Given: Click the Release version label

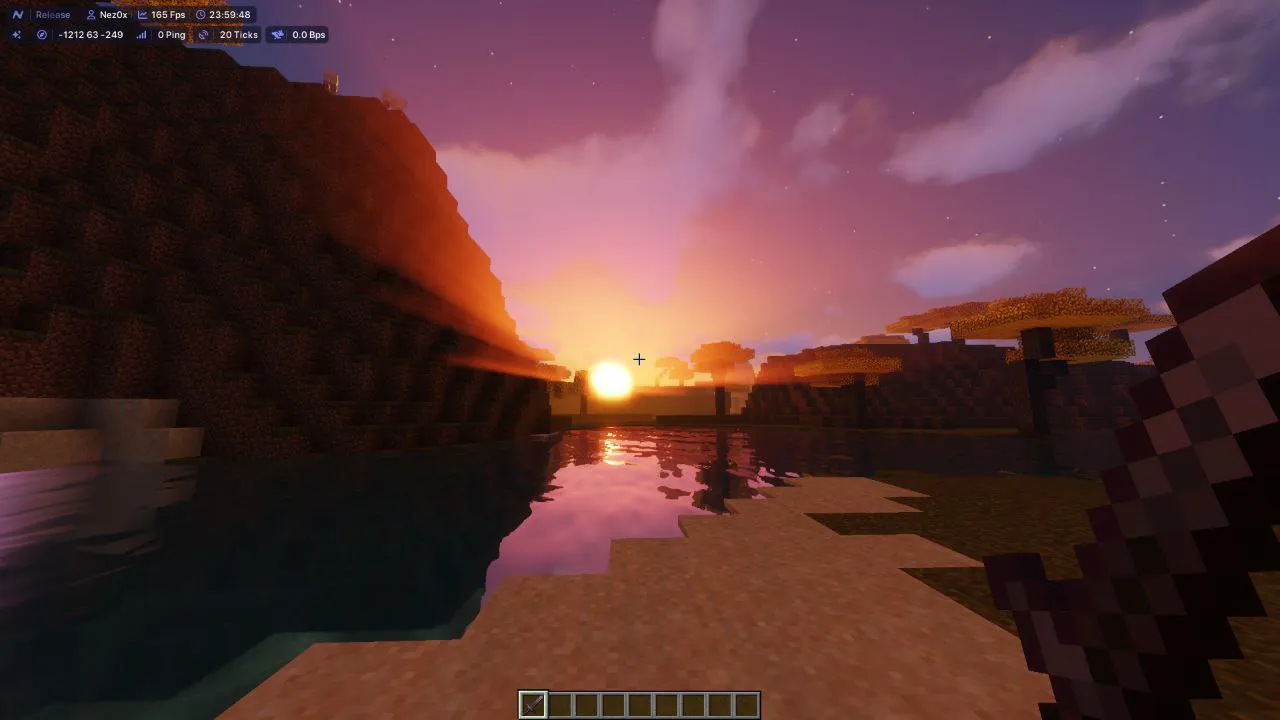Looking at the screenshot, I should 52,14.
